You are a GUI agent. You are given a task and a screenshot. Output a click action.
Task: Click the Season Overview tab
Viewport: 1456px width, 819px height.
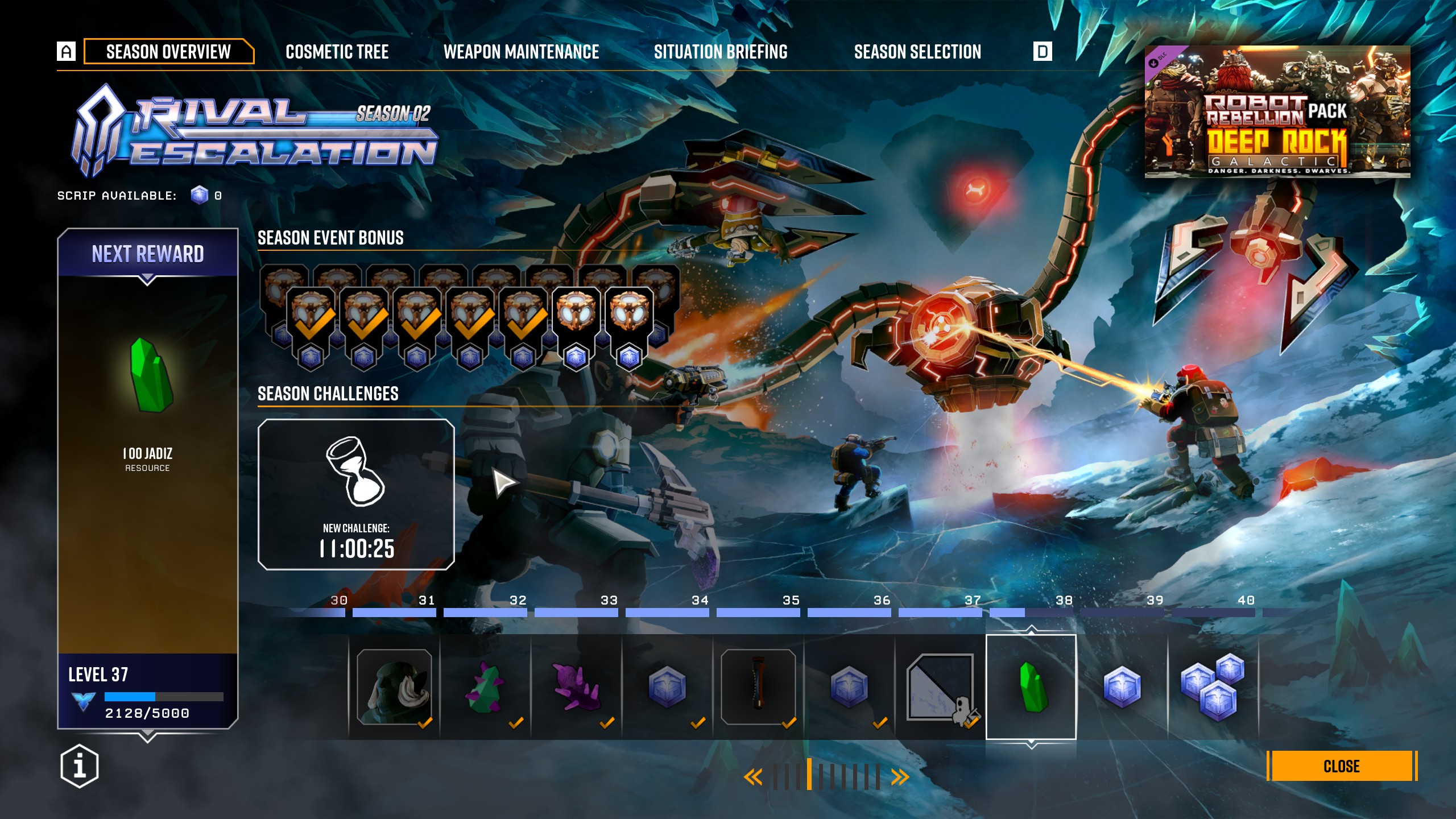pyautogui.click(x=168, y=52)
